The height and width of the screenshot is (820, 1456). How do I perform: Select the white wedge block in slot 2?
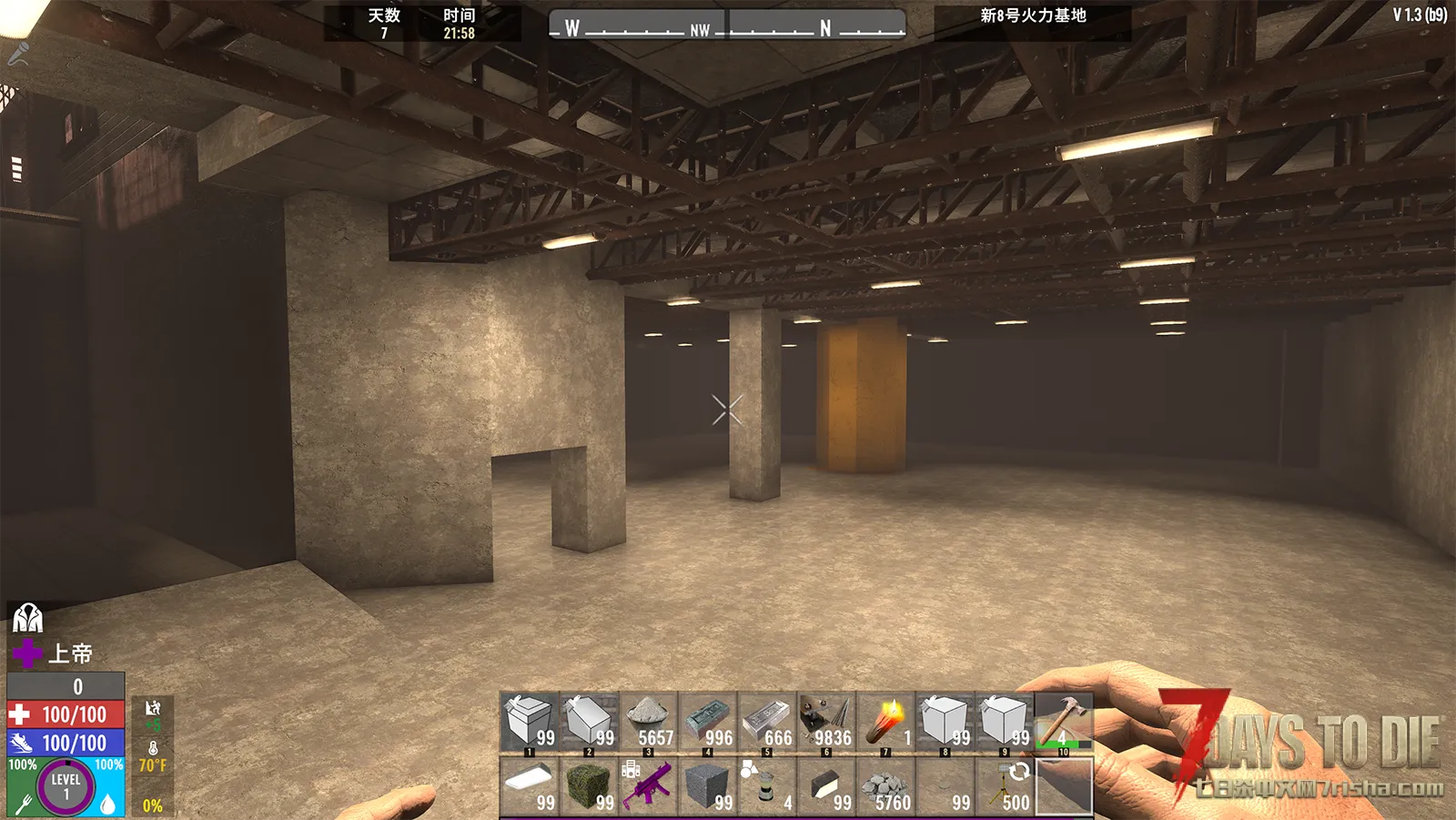click(x=590, y=721)
